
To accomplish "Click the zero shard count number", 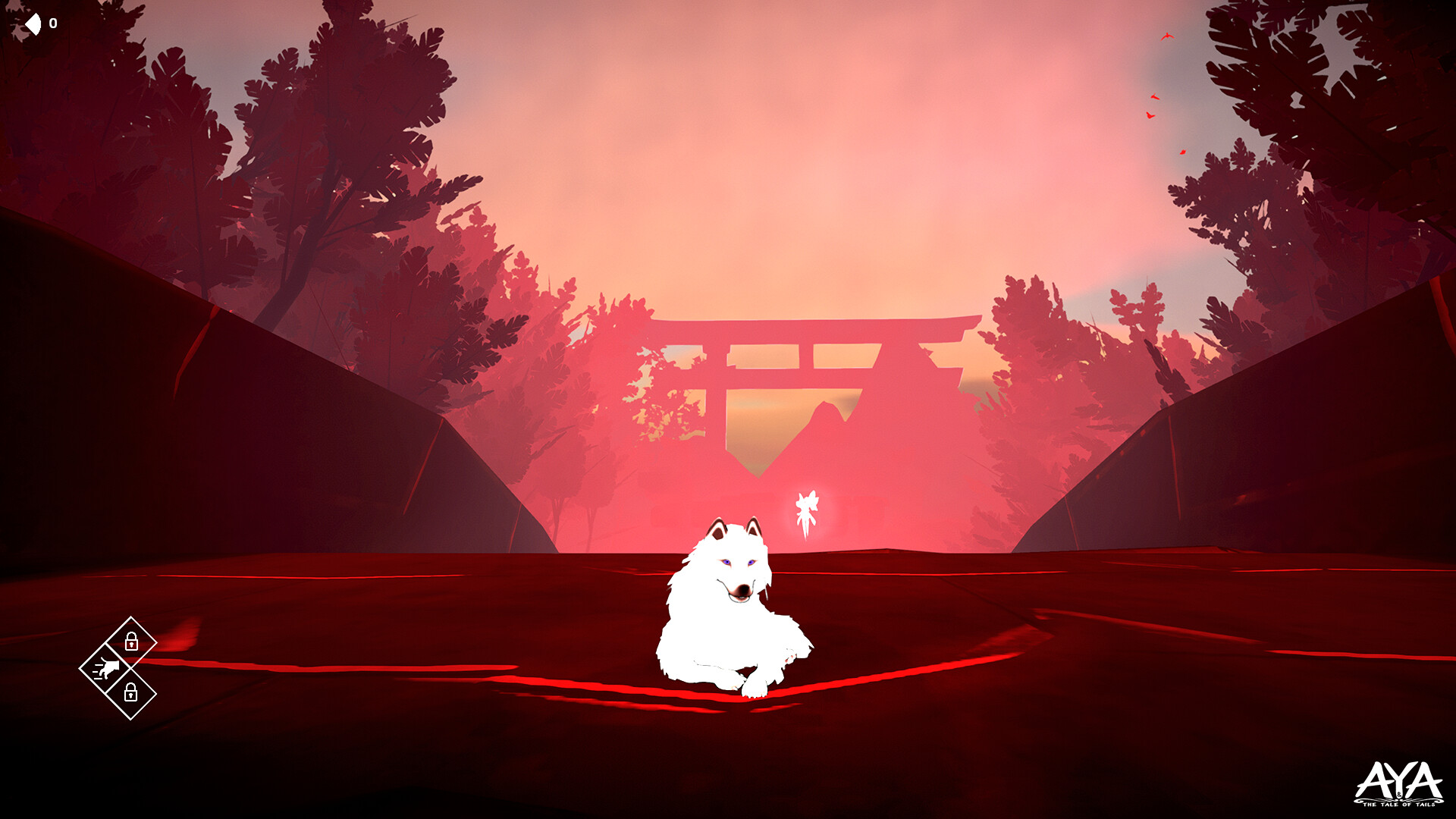I will click(52, 23).
